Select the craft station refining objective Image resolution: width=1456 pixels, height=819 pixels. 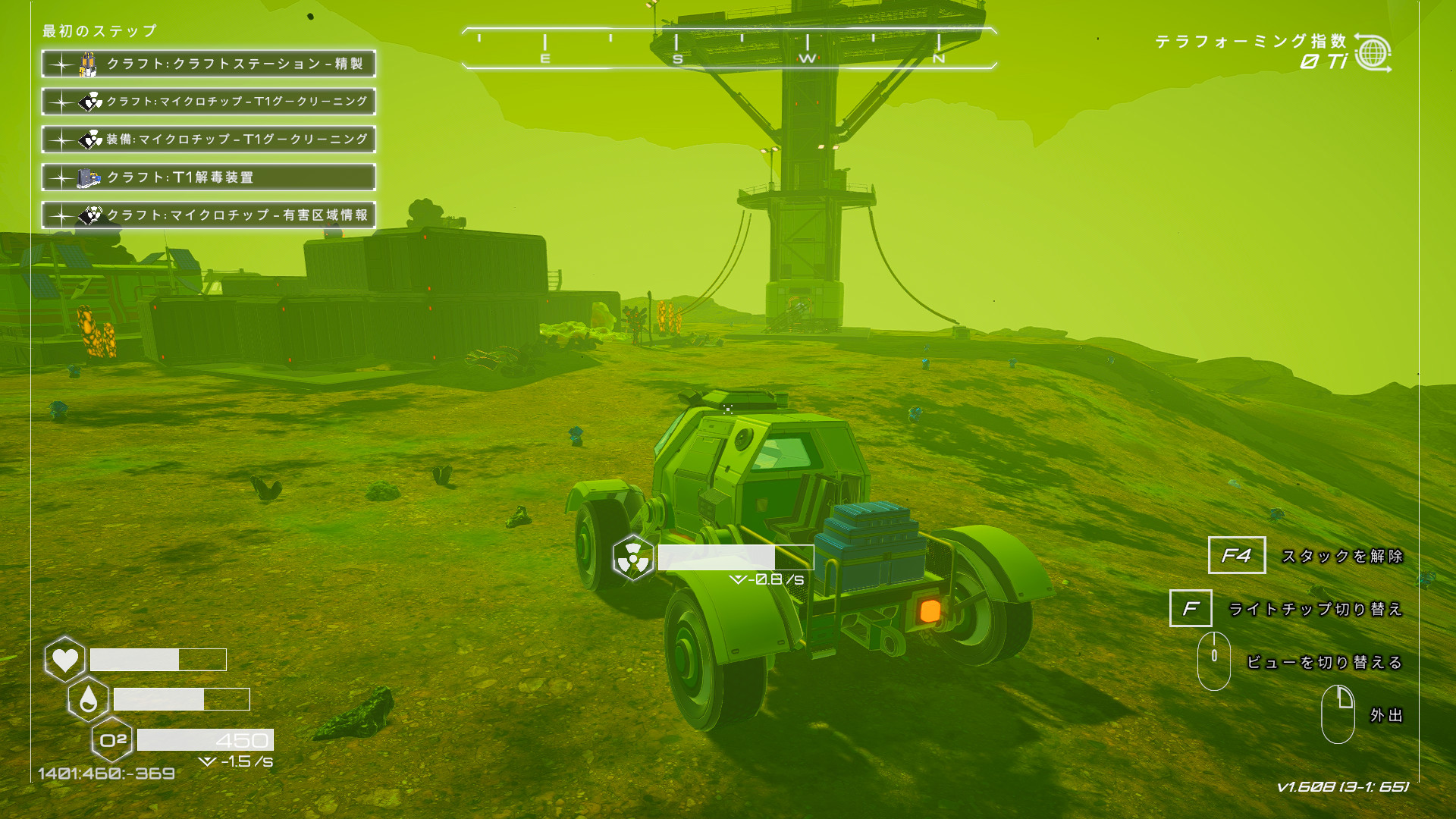(209, 64)
